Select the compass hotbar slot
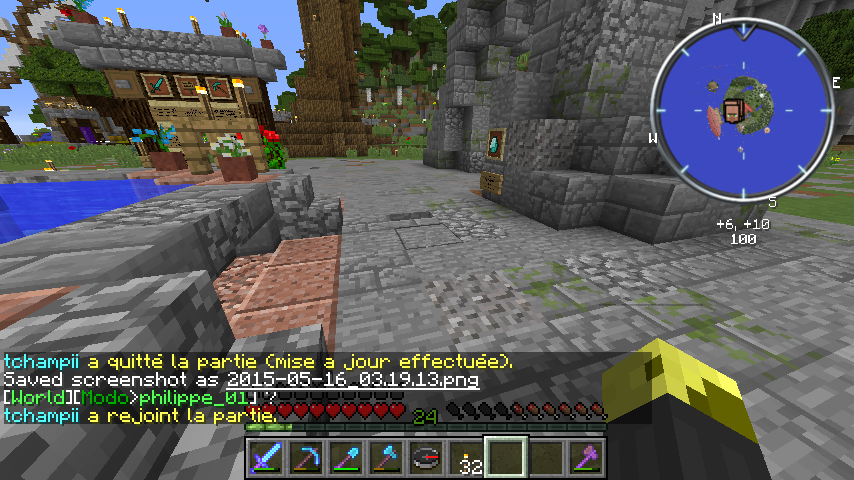 pos(426,458)
